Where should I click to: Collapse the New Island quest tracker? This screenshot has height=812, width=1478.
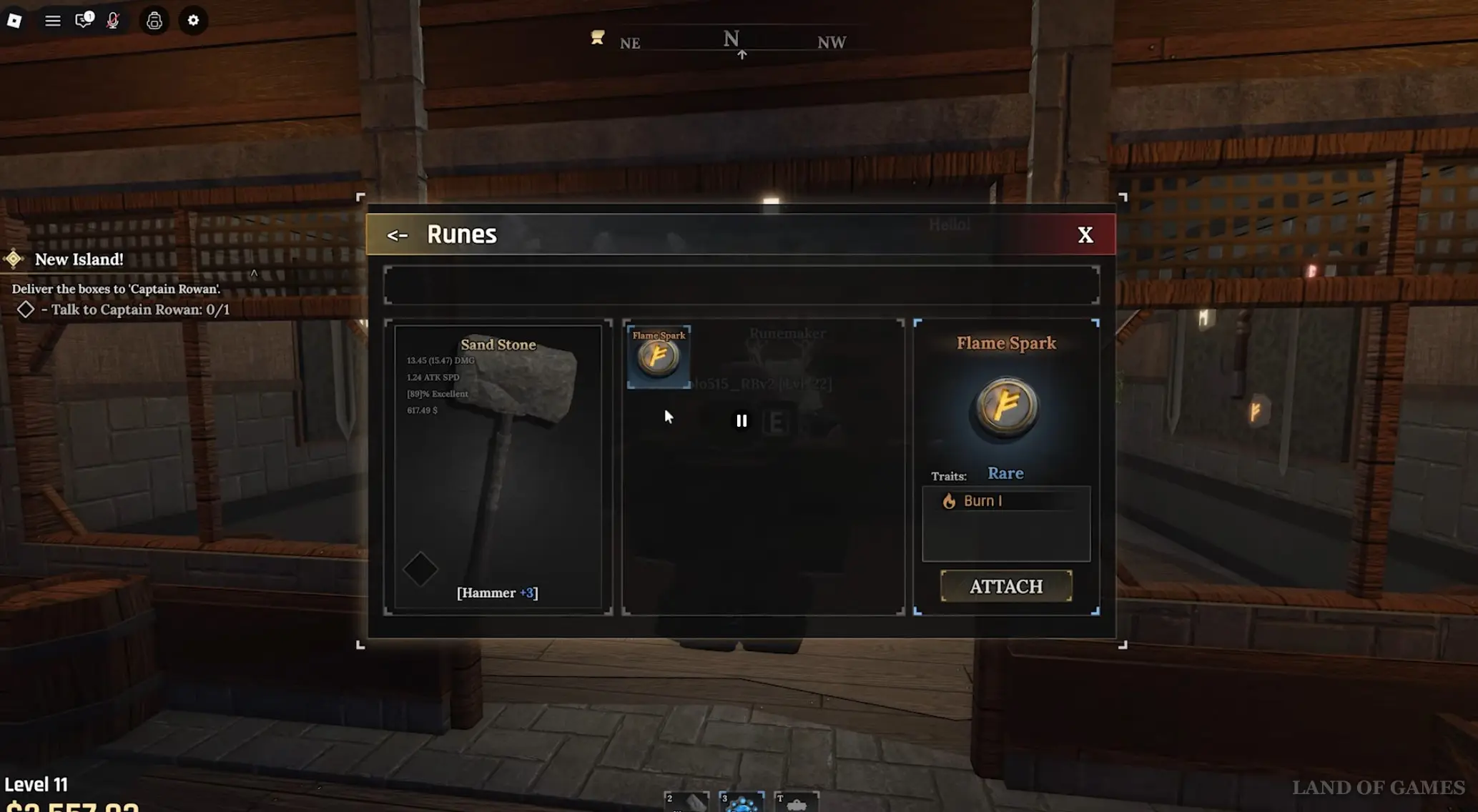pyautogui.click(x=254, y=273)
